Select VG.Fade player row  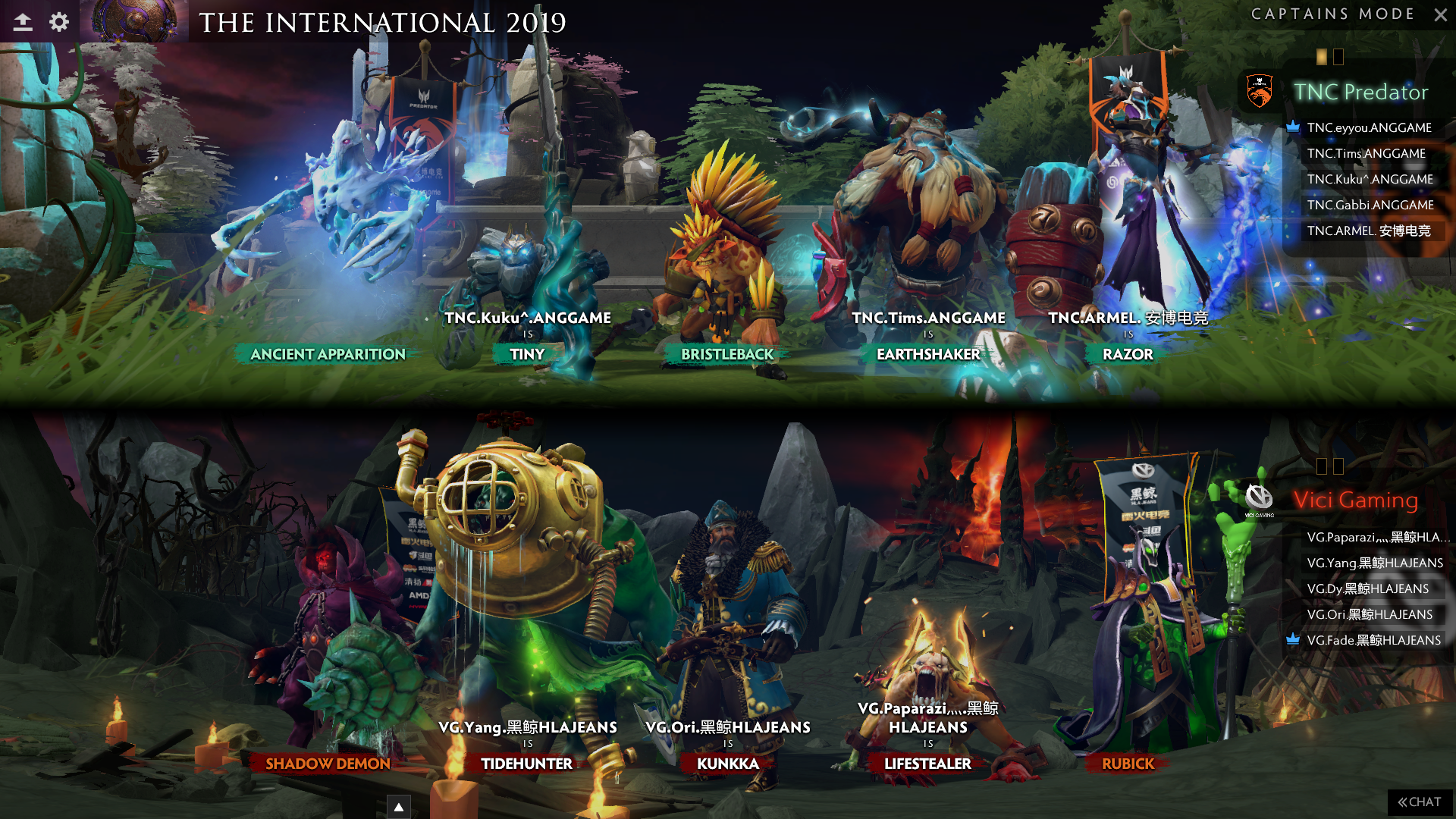point(1373,640)
